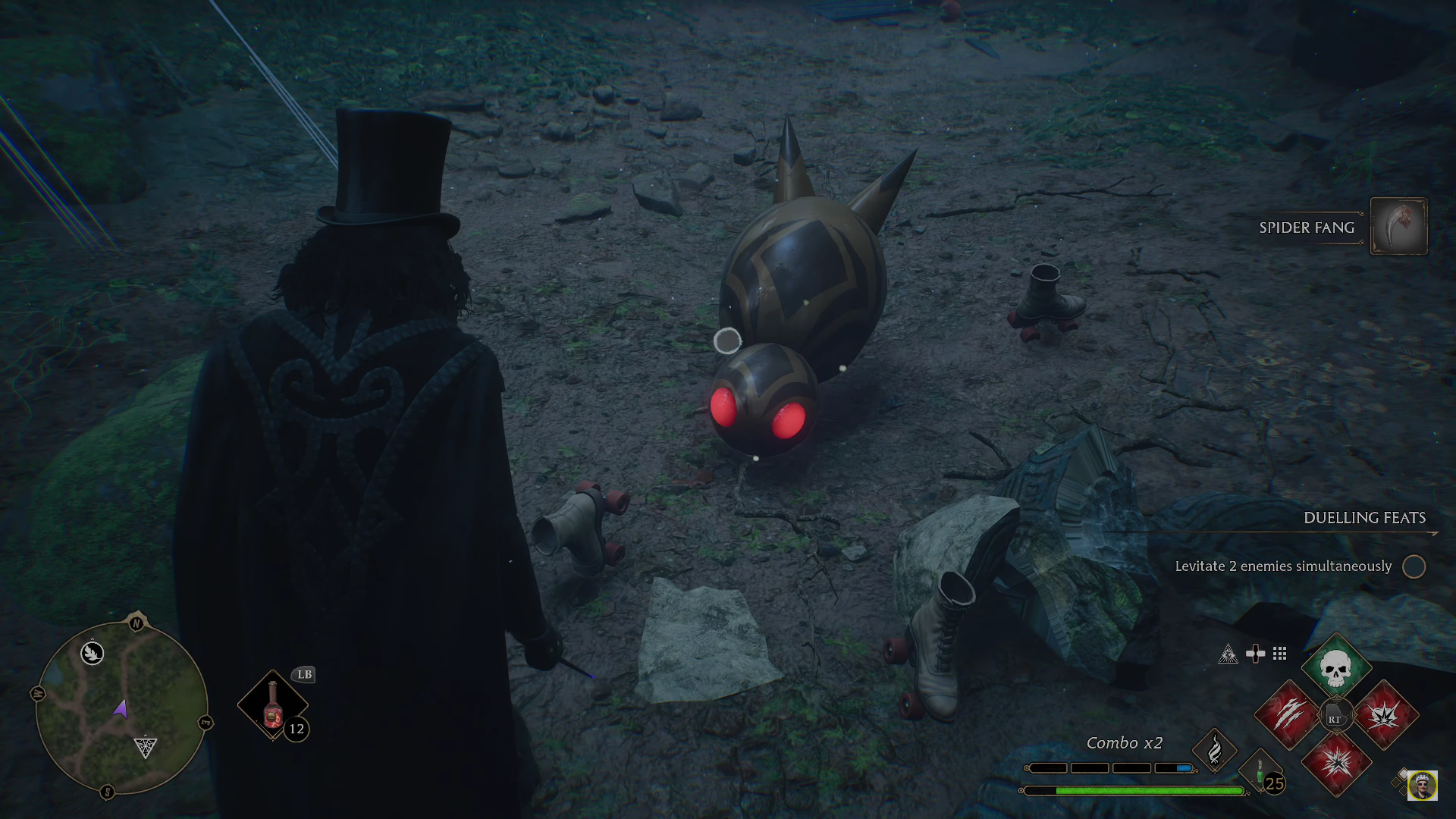Click the player avatar portrait overlay

(x=1422, y=786)
